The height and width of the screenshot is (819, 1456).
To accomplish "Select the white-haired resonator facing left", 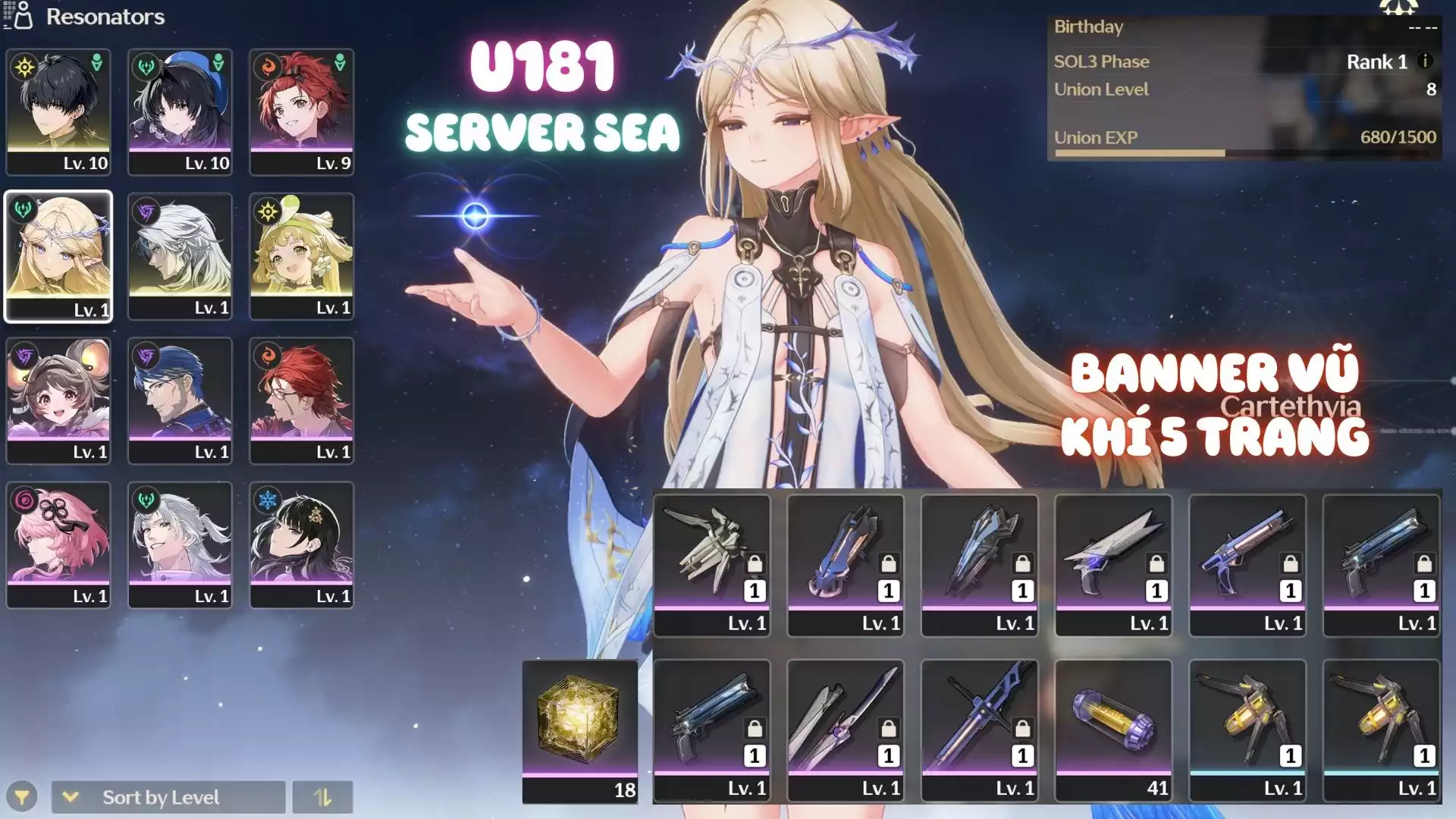I will point(180,256).
